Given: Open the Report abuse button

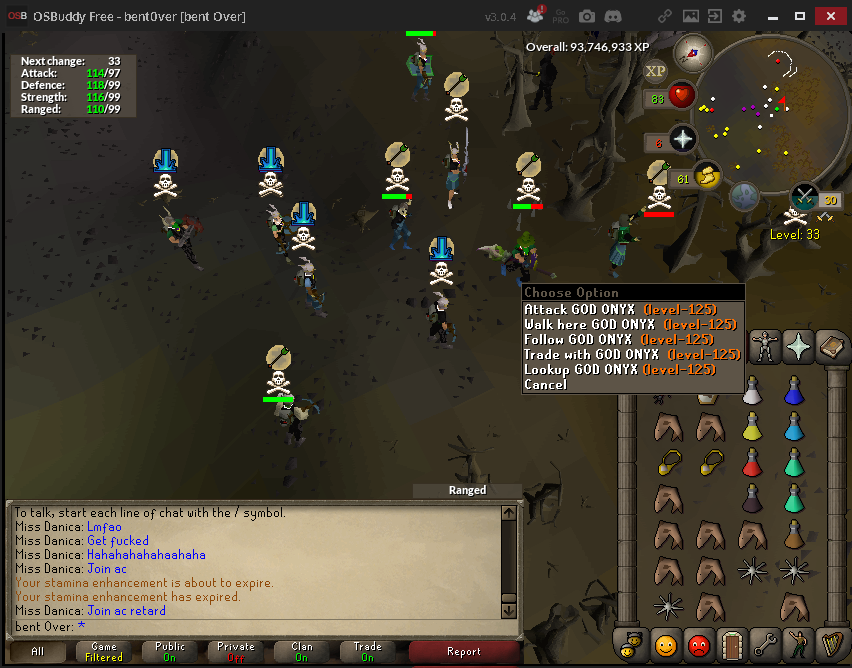Looking at the screenshot, I should [465, 652].
